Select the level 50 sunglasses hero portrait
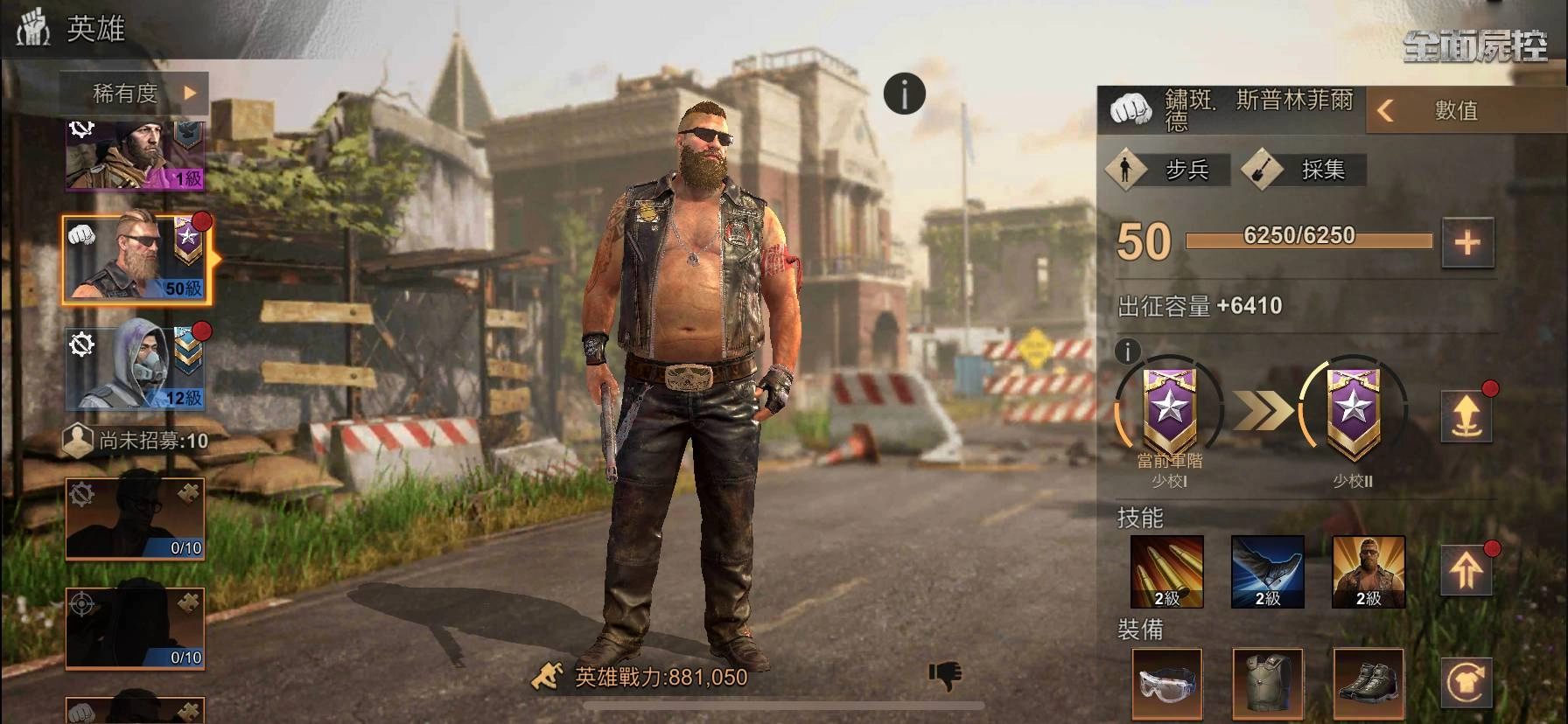Image resolution: width=1568 pixels, height=724 pixels. tap(135, 260)
